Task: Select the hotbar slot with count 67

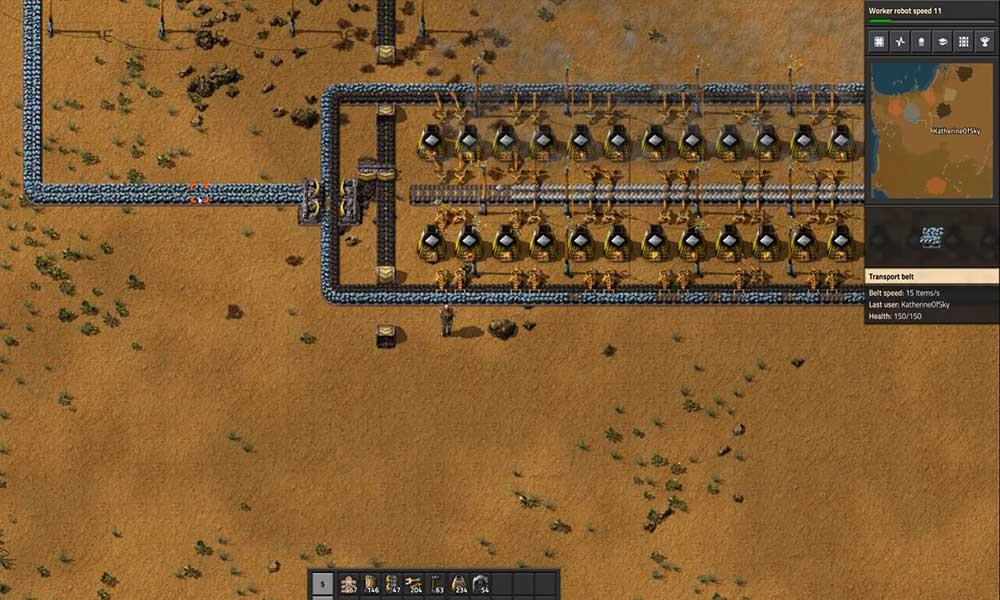Action: 349,585
